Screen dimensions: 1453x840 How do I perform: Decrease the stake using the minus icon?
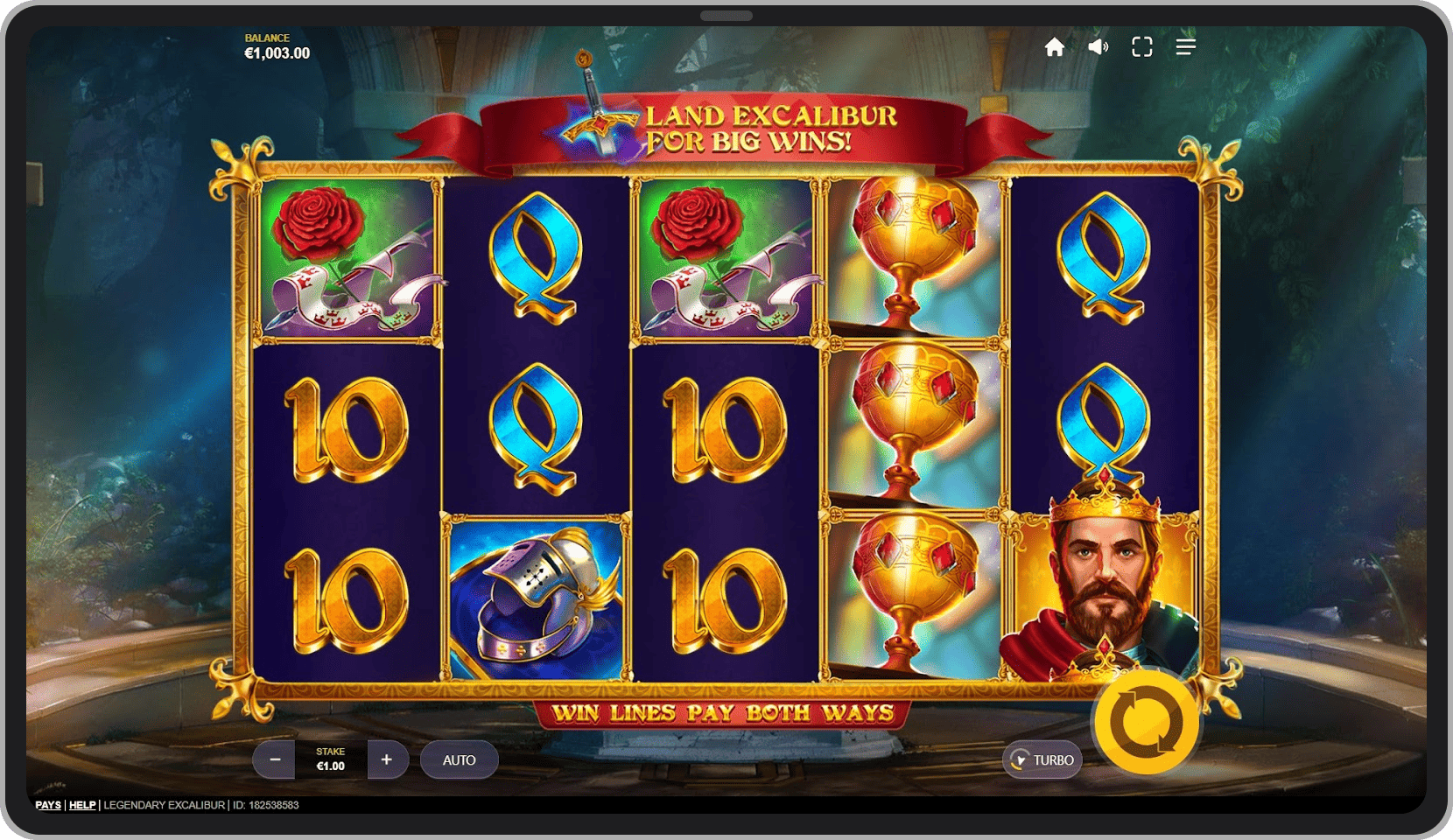[x=274, y=759]
